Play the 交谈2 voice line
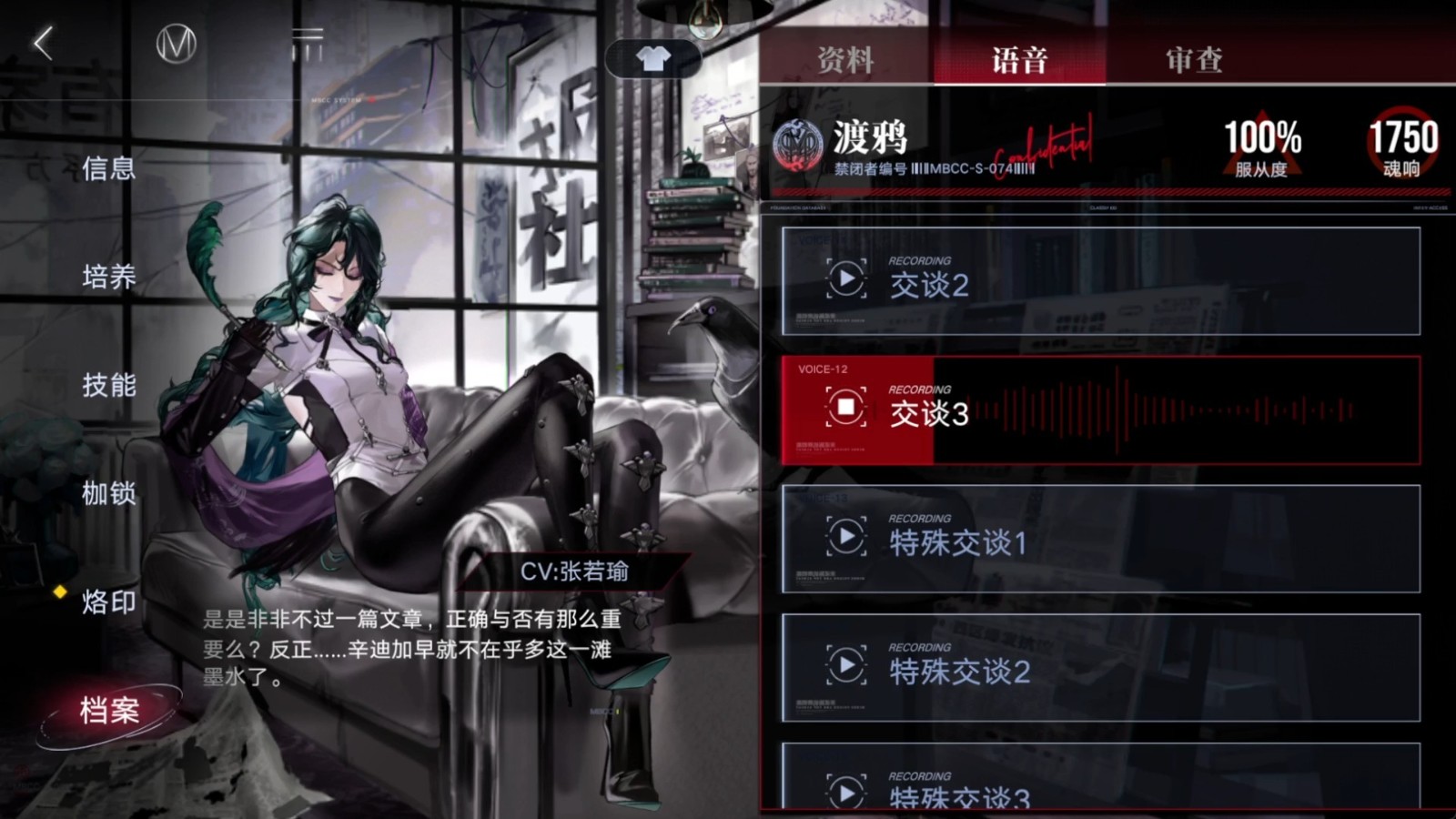 coord(846,279)
